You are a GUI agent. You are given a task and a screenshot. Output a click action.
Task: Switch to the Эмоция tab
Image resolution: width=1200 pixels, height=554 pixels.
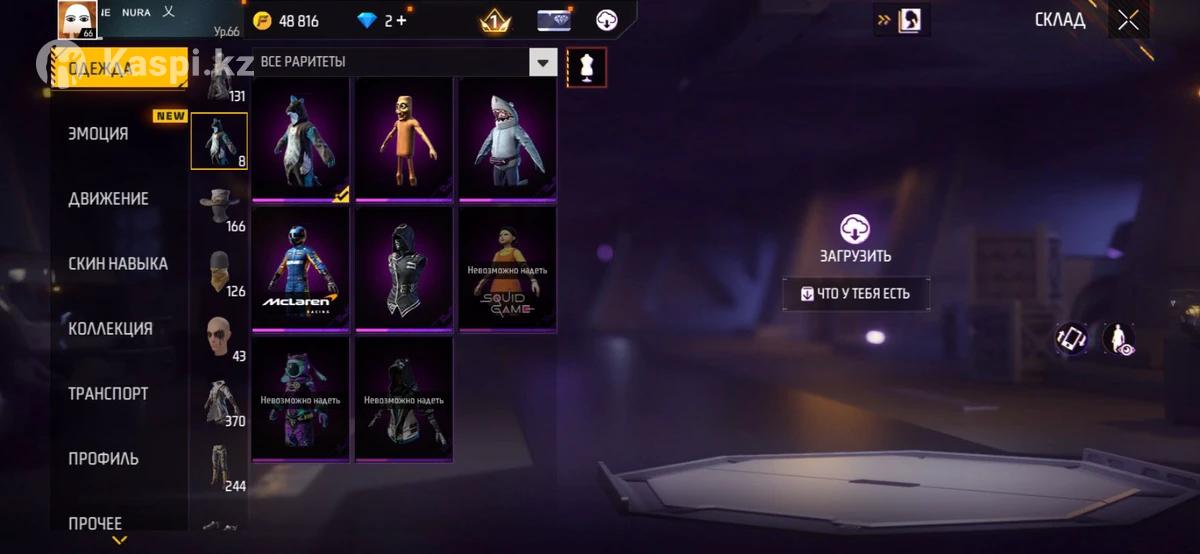98,134
